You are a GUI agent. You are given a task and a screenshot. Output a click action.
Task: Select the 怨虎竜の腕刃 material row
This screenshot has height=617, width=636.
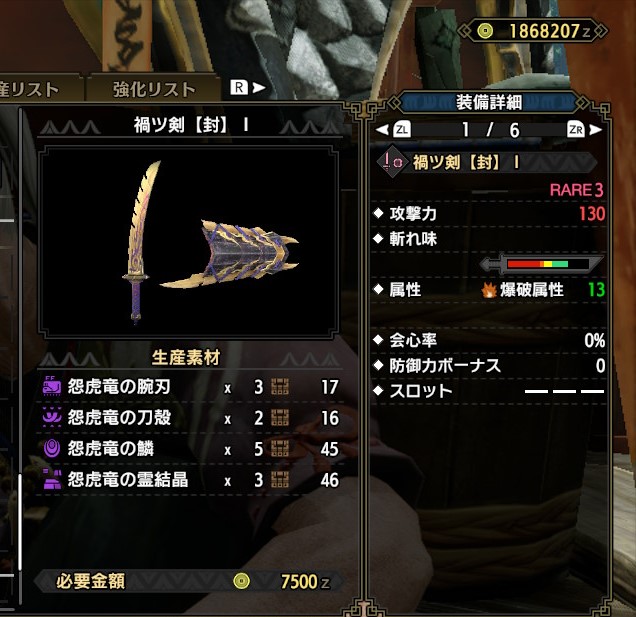point(190,387)
